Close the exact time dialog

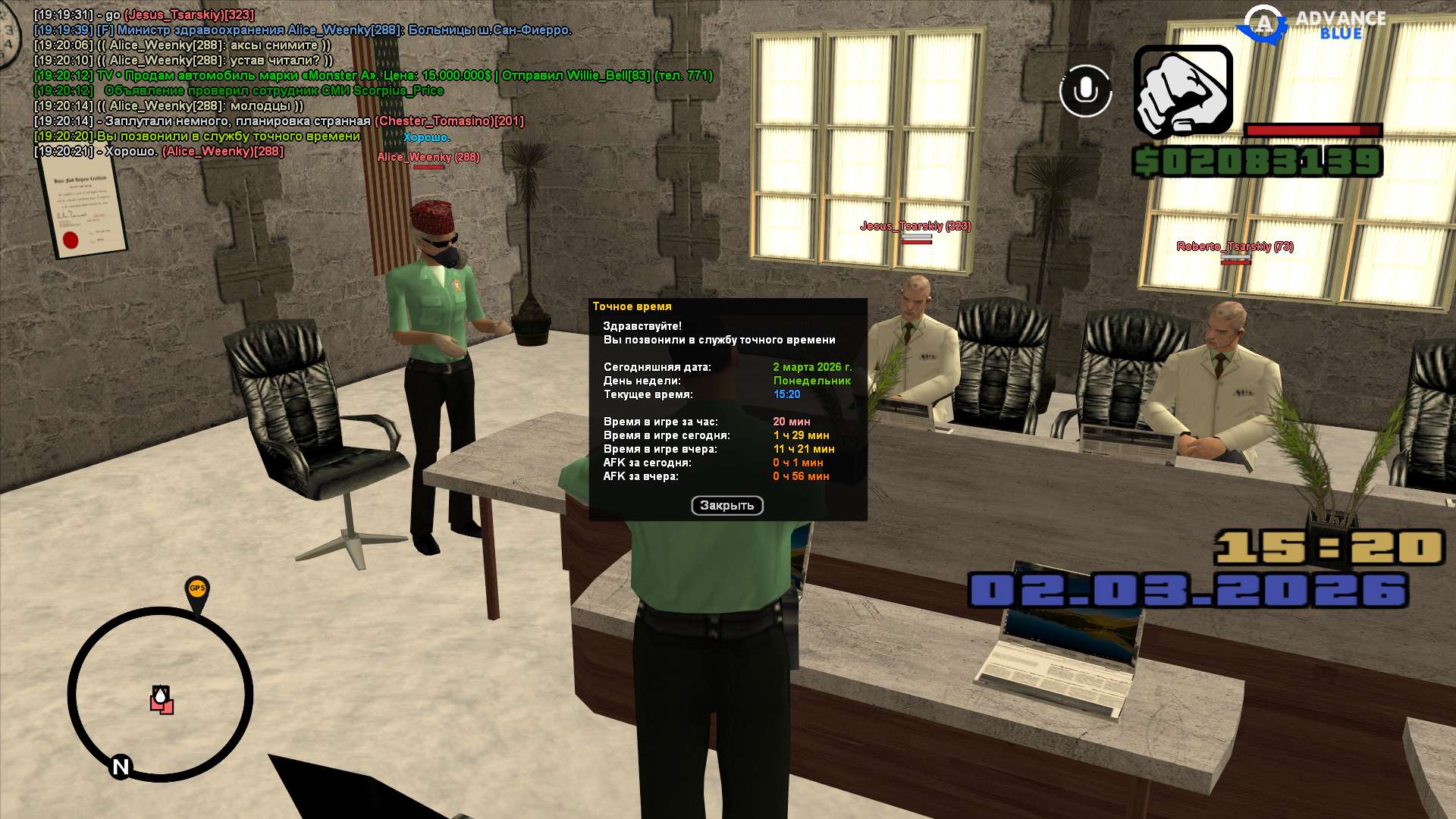point(726,506)
